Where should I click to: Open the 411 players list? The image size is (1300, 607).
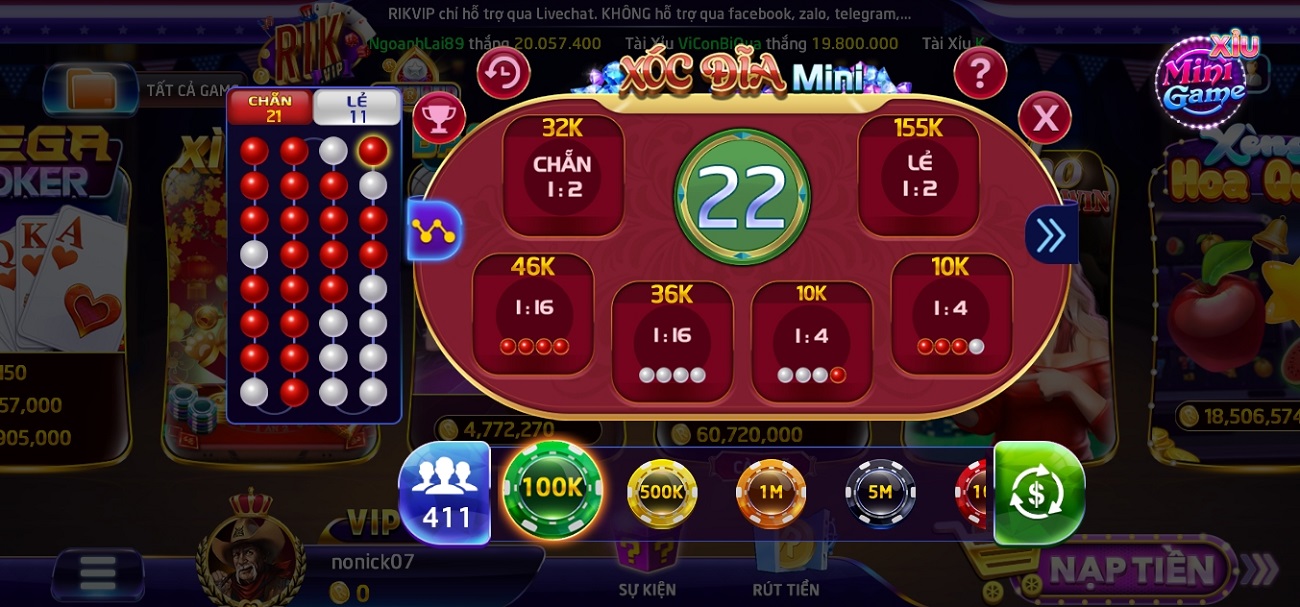pos(445,494)
